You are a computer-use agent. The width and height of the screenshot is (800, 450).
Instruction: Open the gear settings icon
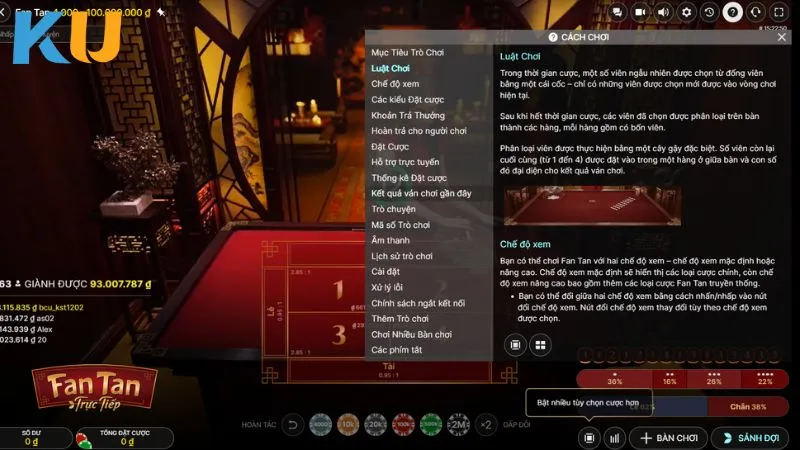[686, 12]
